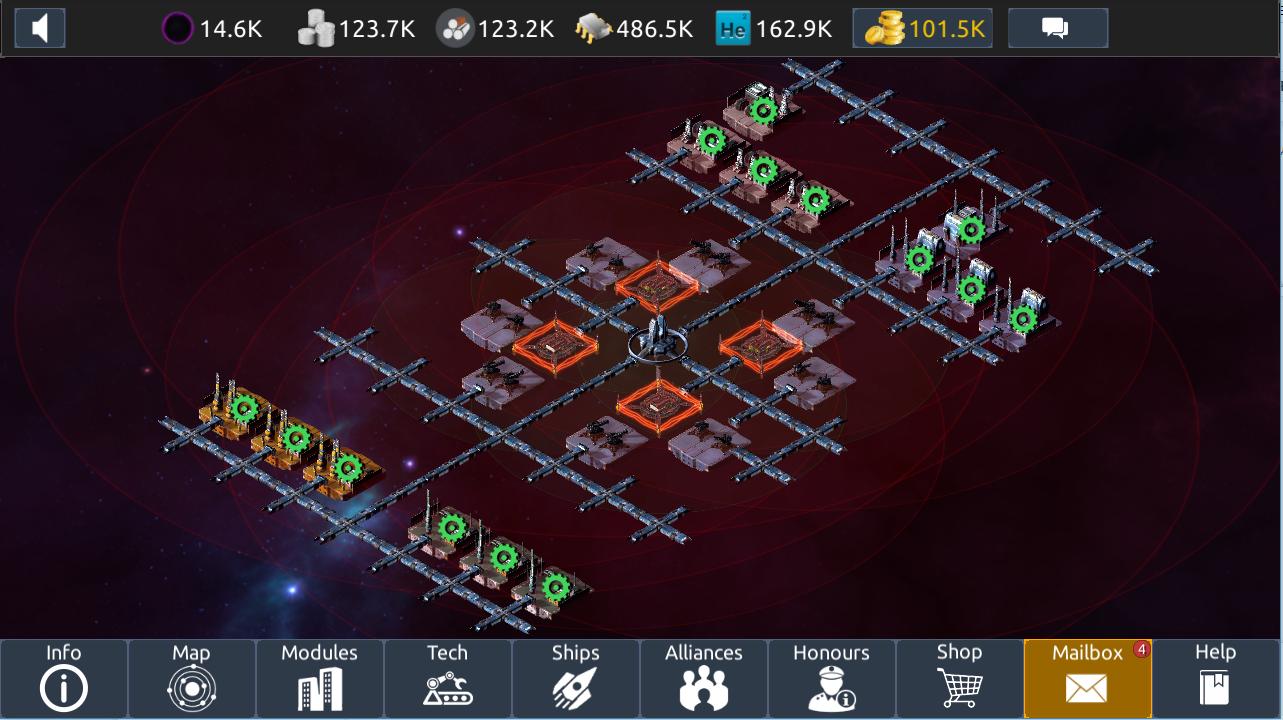Screen dimensions: 1283x720
Task: View the Honours screen
Action: coord(831,678)
